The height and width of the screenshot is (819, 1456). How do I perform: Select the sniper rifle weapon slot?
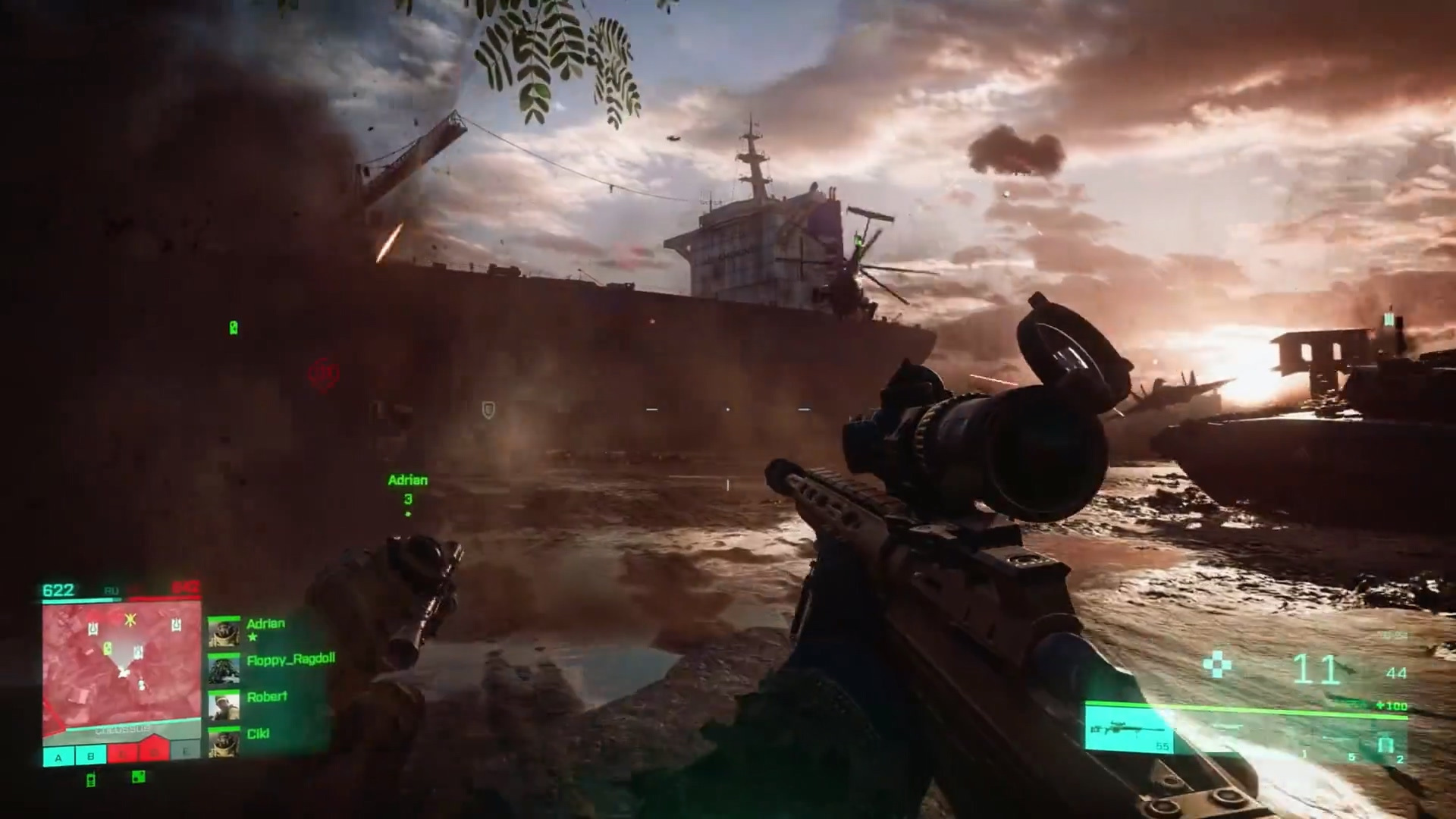point(1129,730)
